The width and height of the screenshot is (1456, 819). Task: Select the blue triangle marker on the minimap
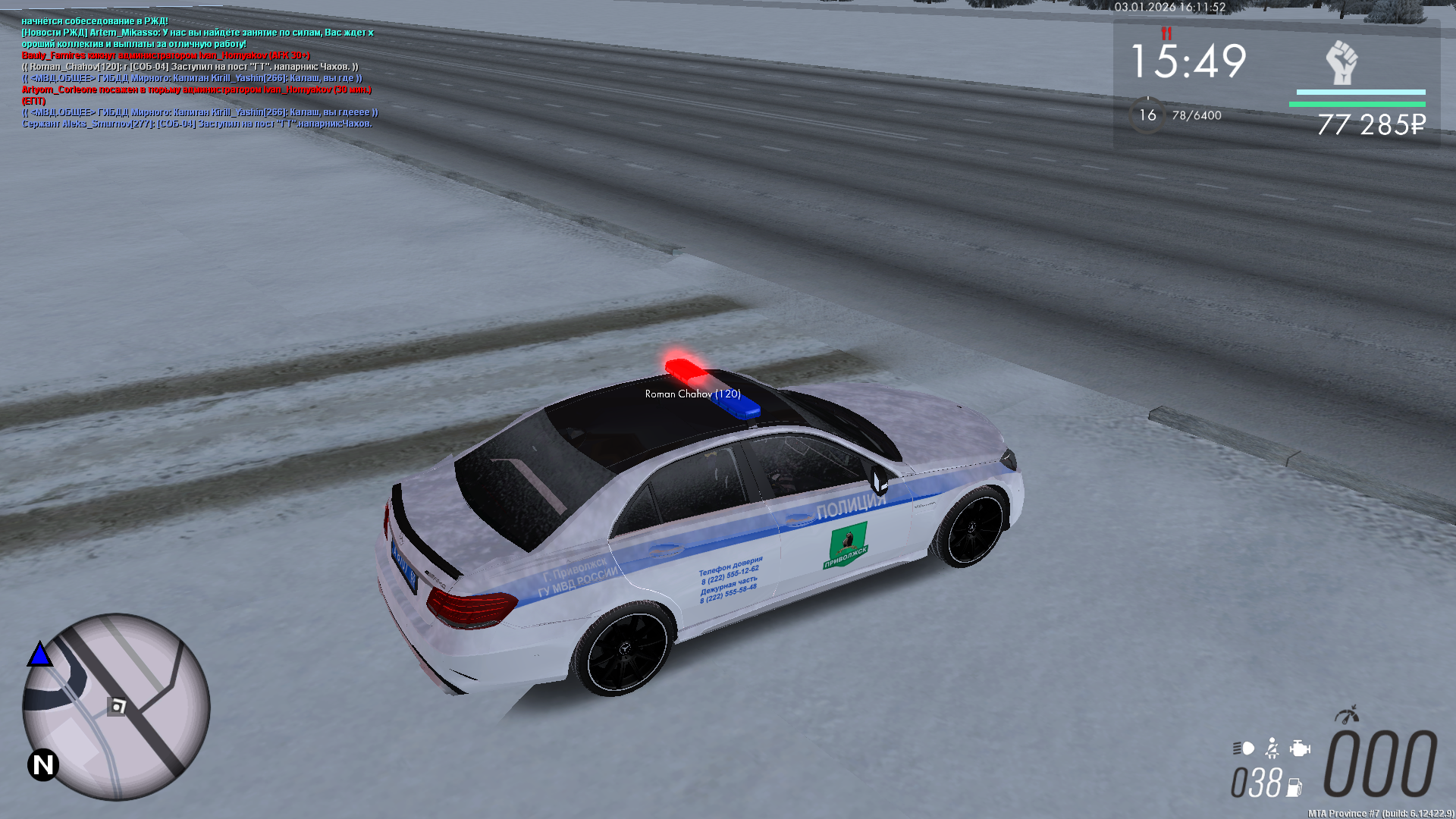(39, 654)
